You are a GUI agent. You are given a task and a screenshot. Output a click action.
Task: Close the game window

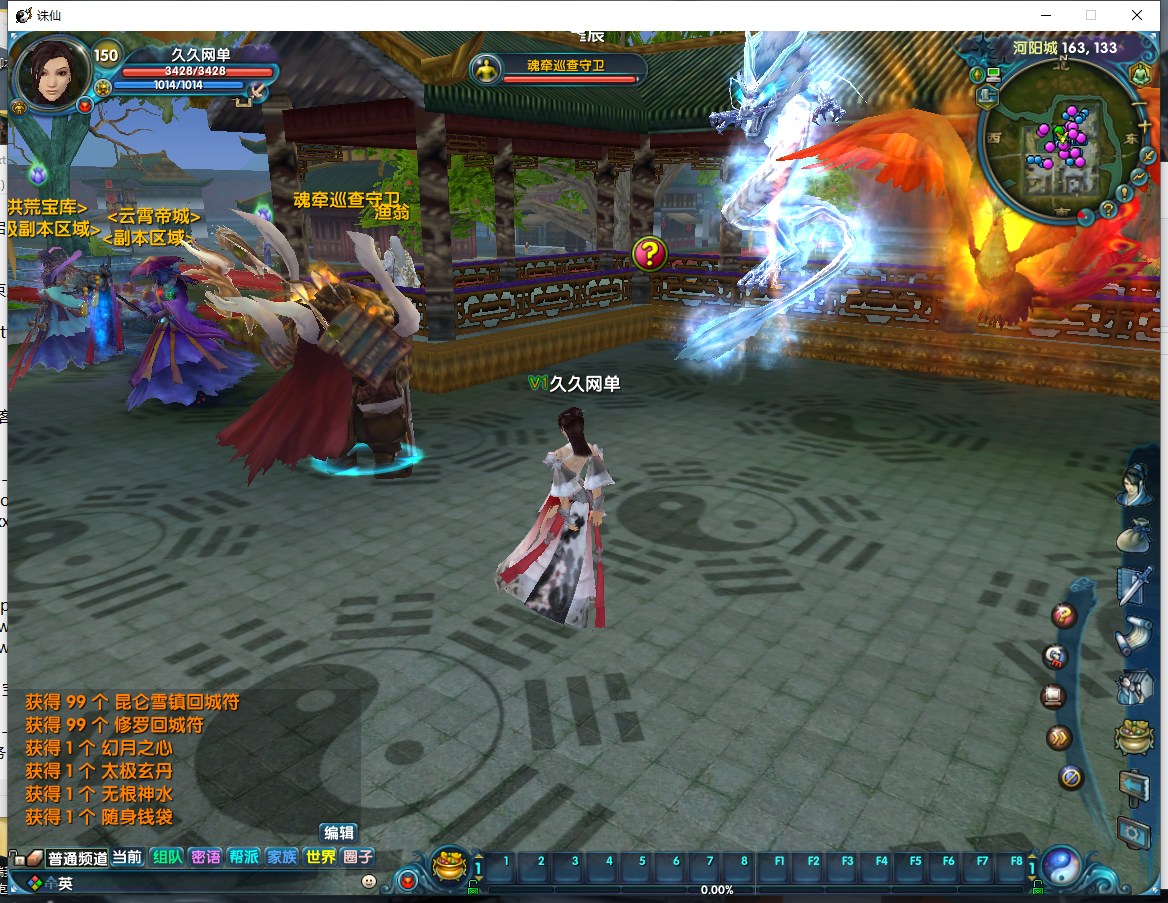(1137, 15)
